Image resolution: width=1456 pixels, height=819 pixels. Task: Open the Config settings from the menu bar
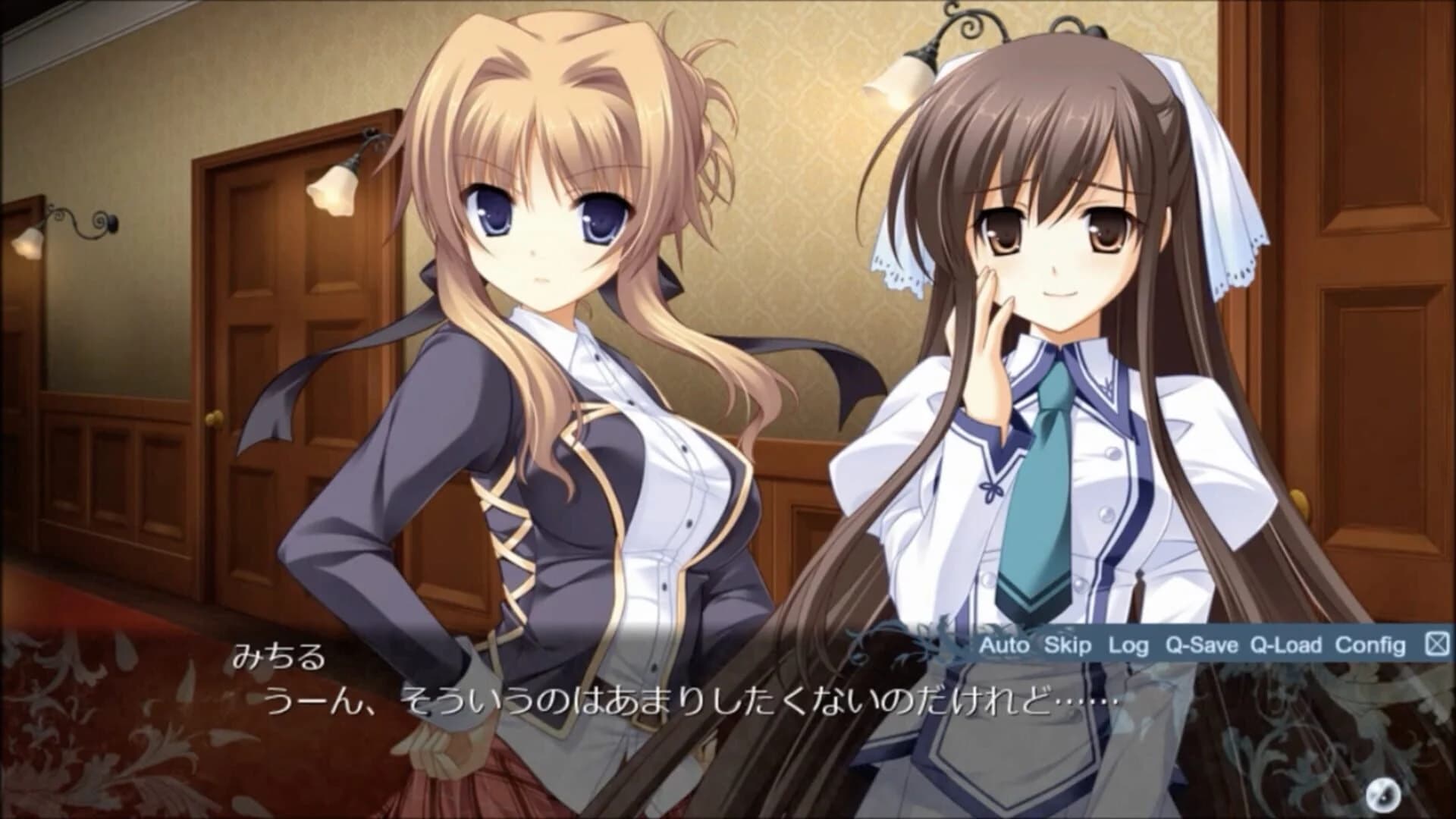click(1371, 645)
